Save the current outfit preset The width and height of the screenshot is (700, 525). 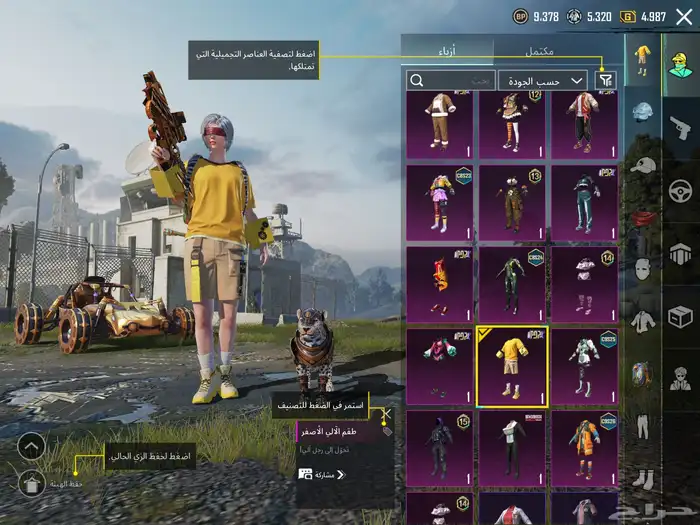(32, 485)
